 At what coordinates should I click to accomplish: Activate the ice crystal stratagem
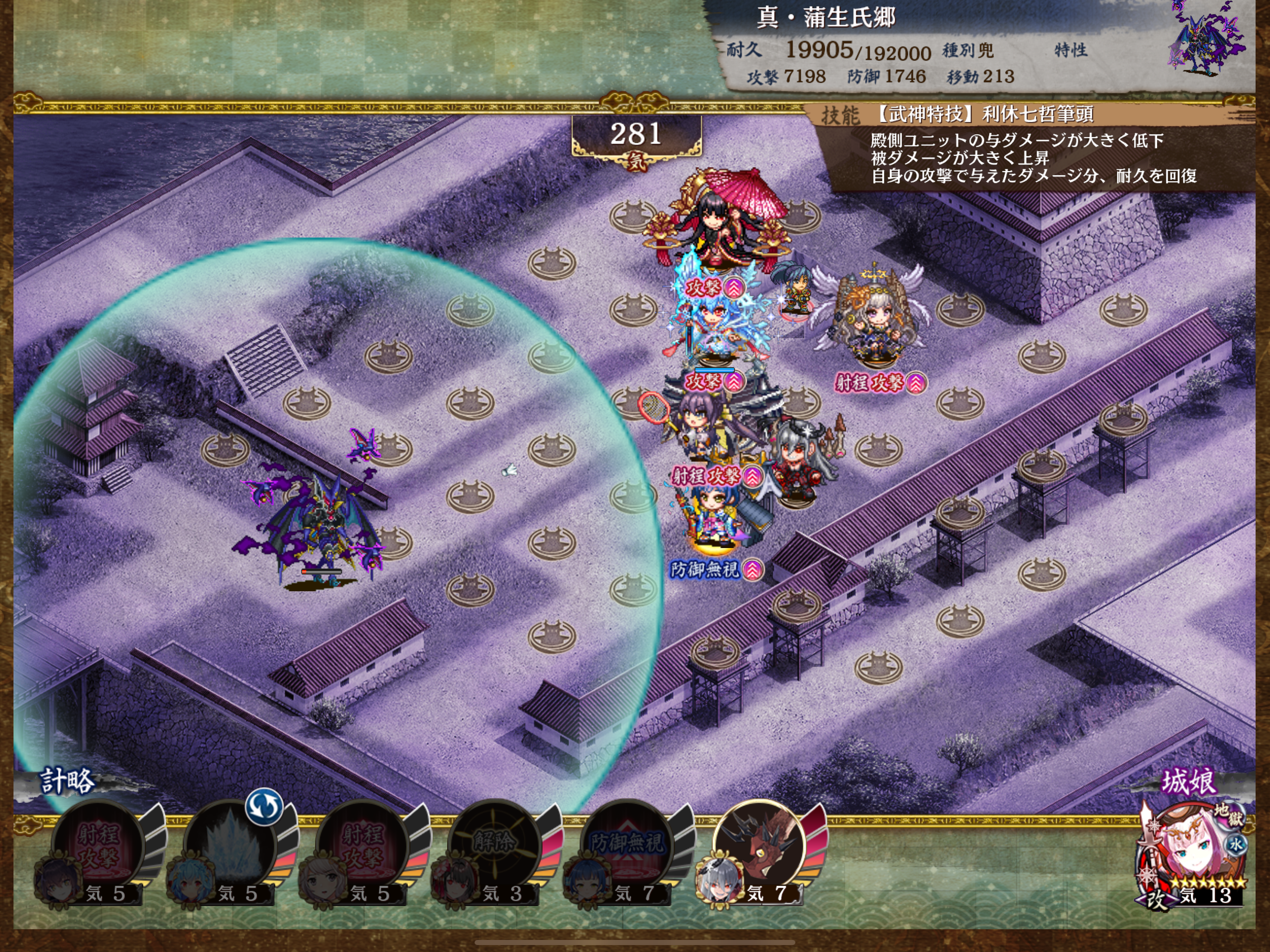pos(230,845)
